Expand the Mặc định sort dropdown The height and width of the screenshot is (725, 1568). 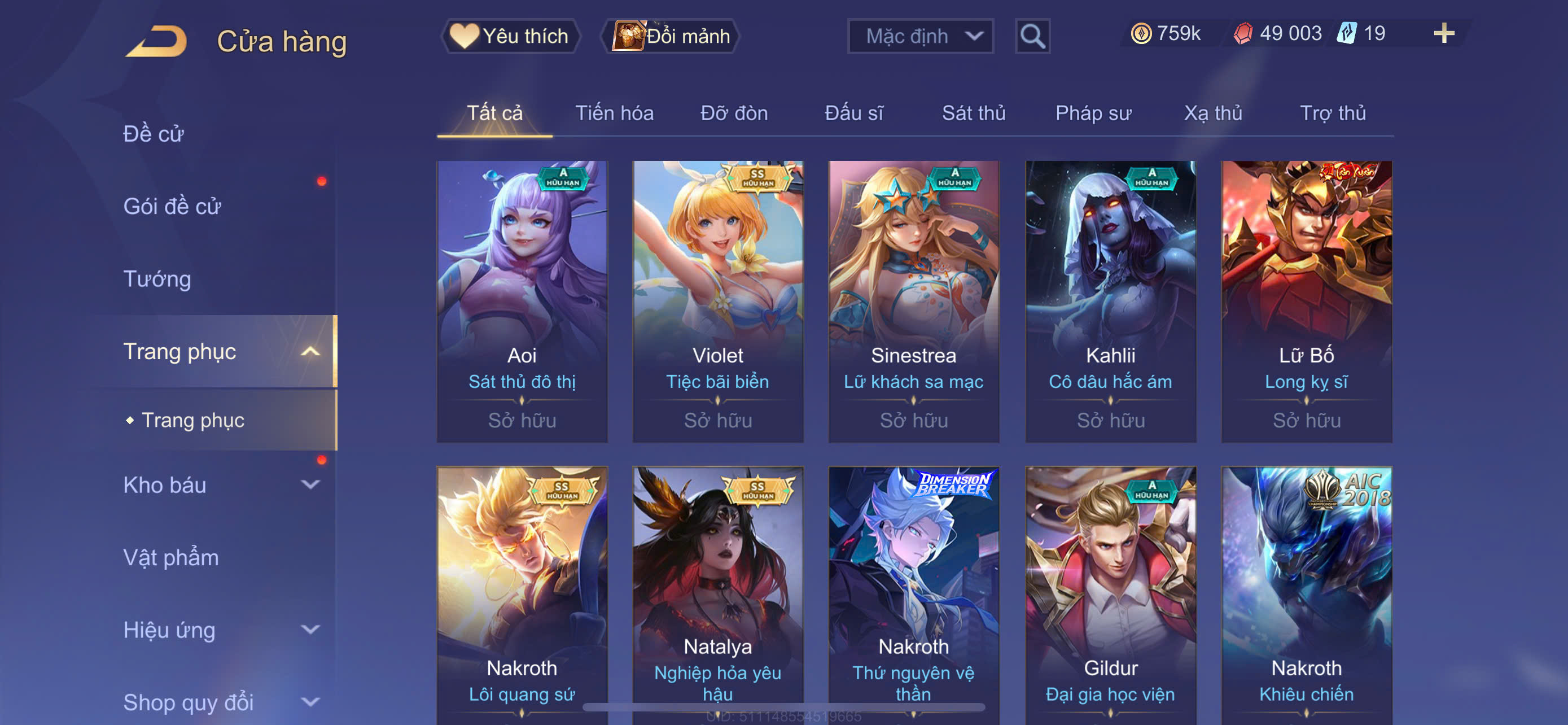(919, 36)
